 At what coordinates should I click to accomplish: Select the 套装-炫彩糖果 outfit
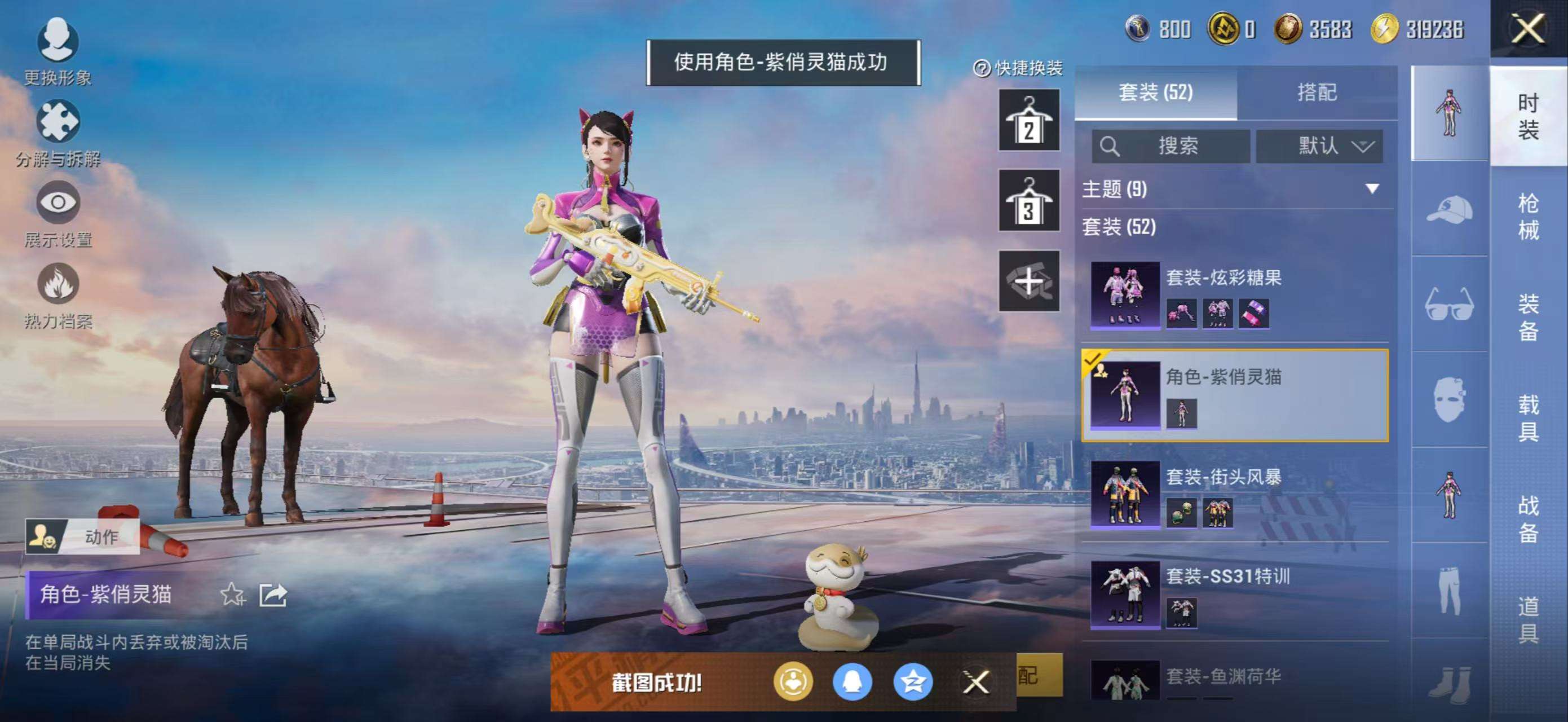point(1236,296)
